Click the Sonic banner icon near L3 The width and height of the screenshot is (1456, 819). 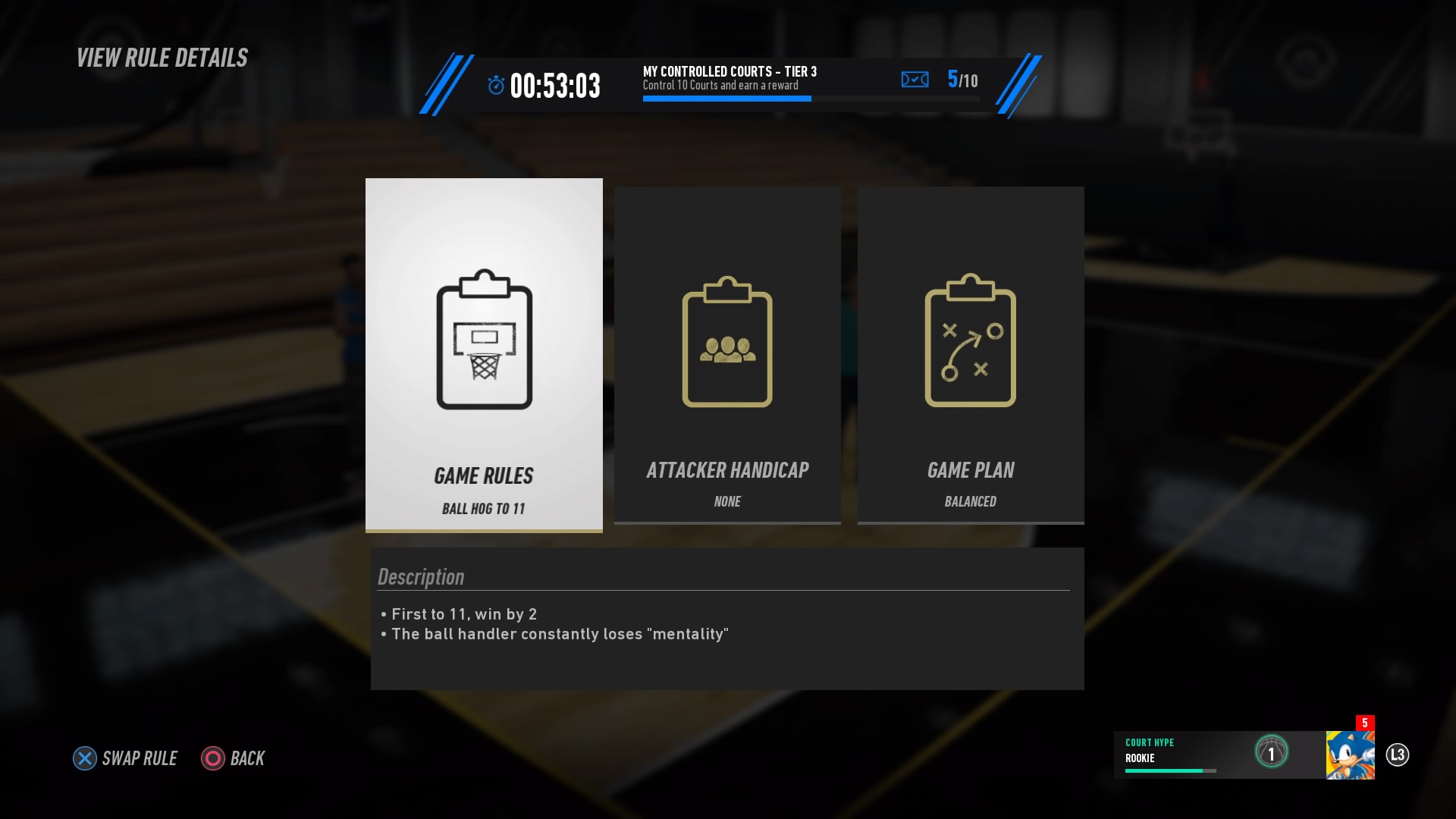[1350, 755]
